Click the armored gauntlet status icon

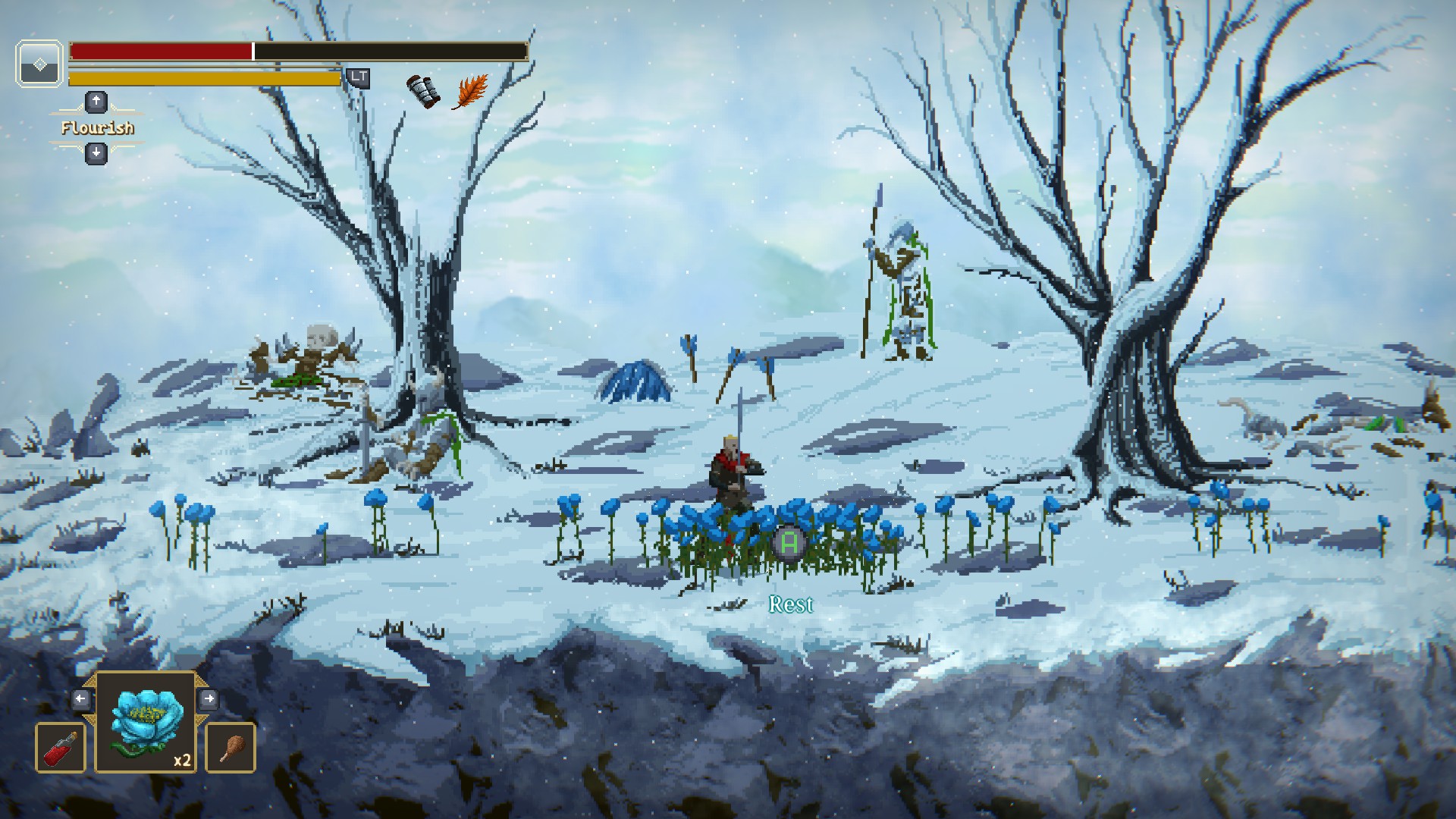click(x=425, y=91)
